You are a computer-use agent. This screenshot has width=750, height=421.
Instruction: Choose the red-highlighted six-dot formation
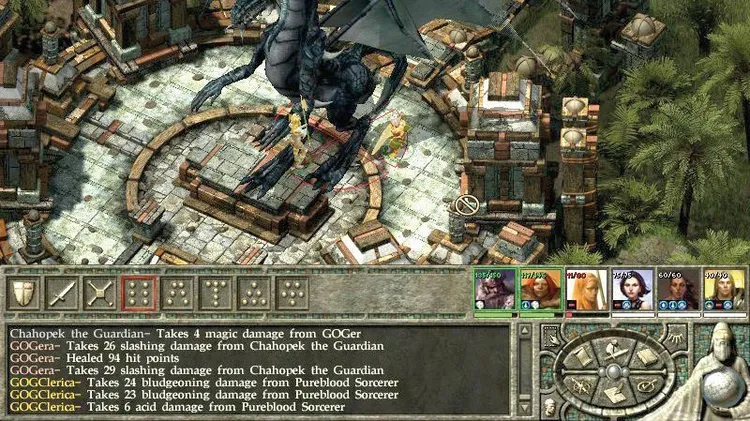(138, 293)
